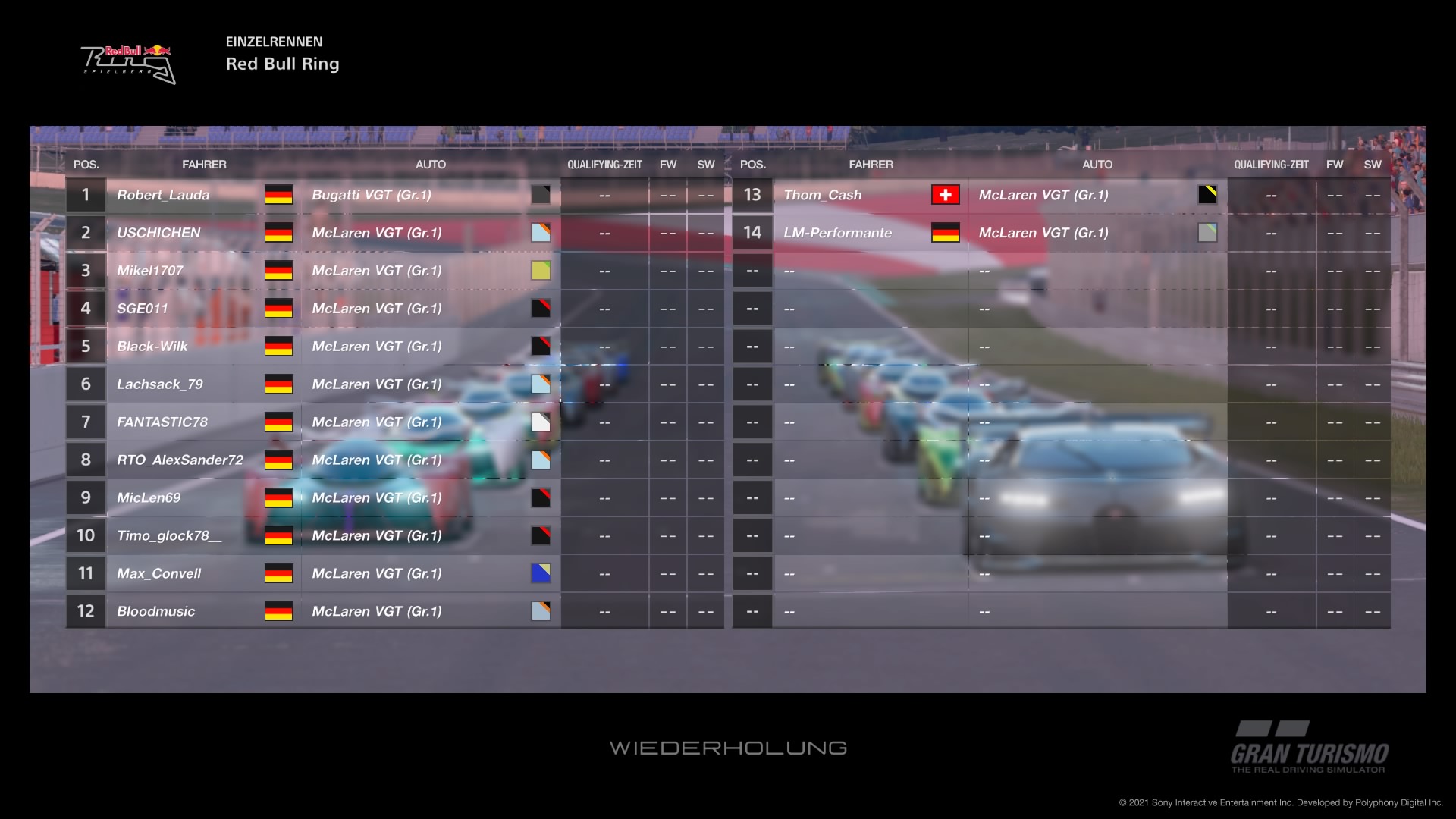Expand the FAHRER column on right table
Viewport: 1456px width, 819px height.
click(871, 164)
